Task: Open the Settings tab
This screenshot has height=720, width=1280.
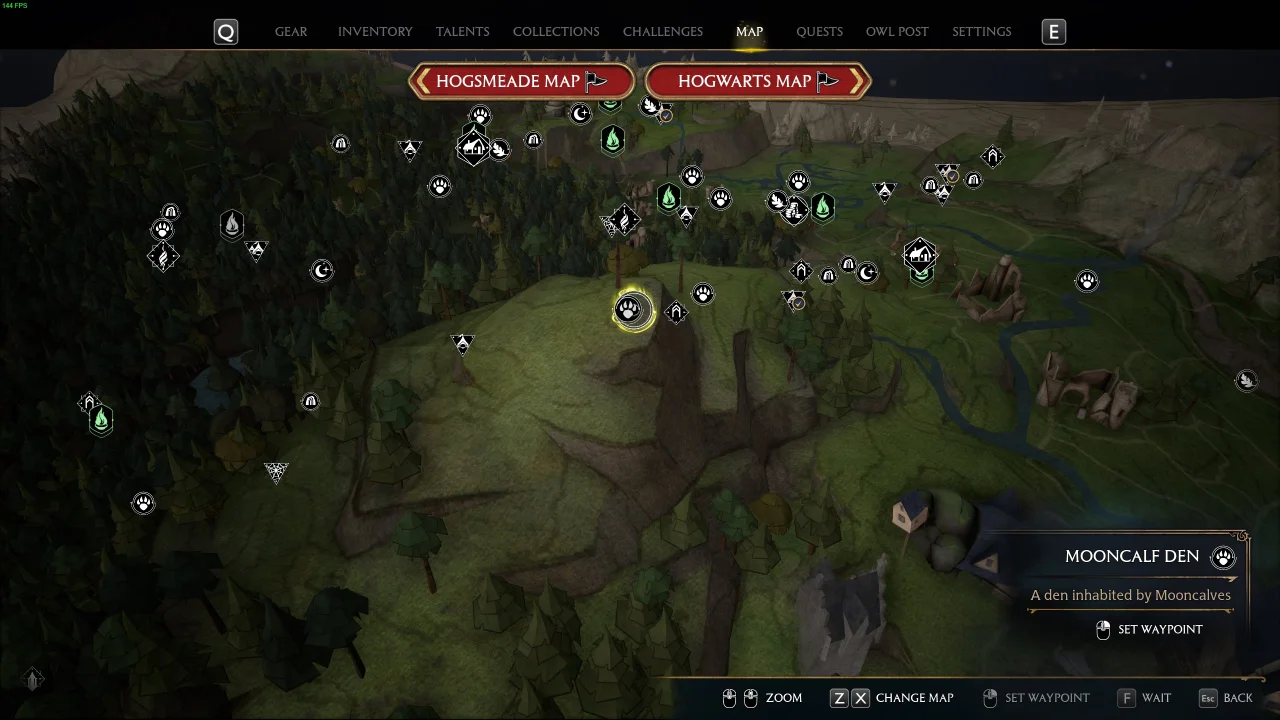Action: 981,32
